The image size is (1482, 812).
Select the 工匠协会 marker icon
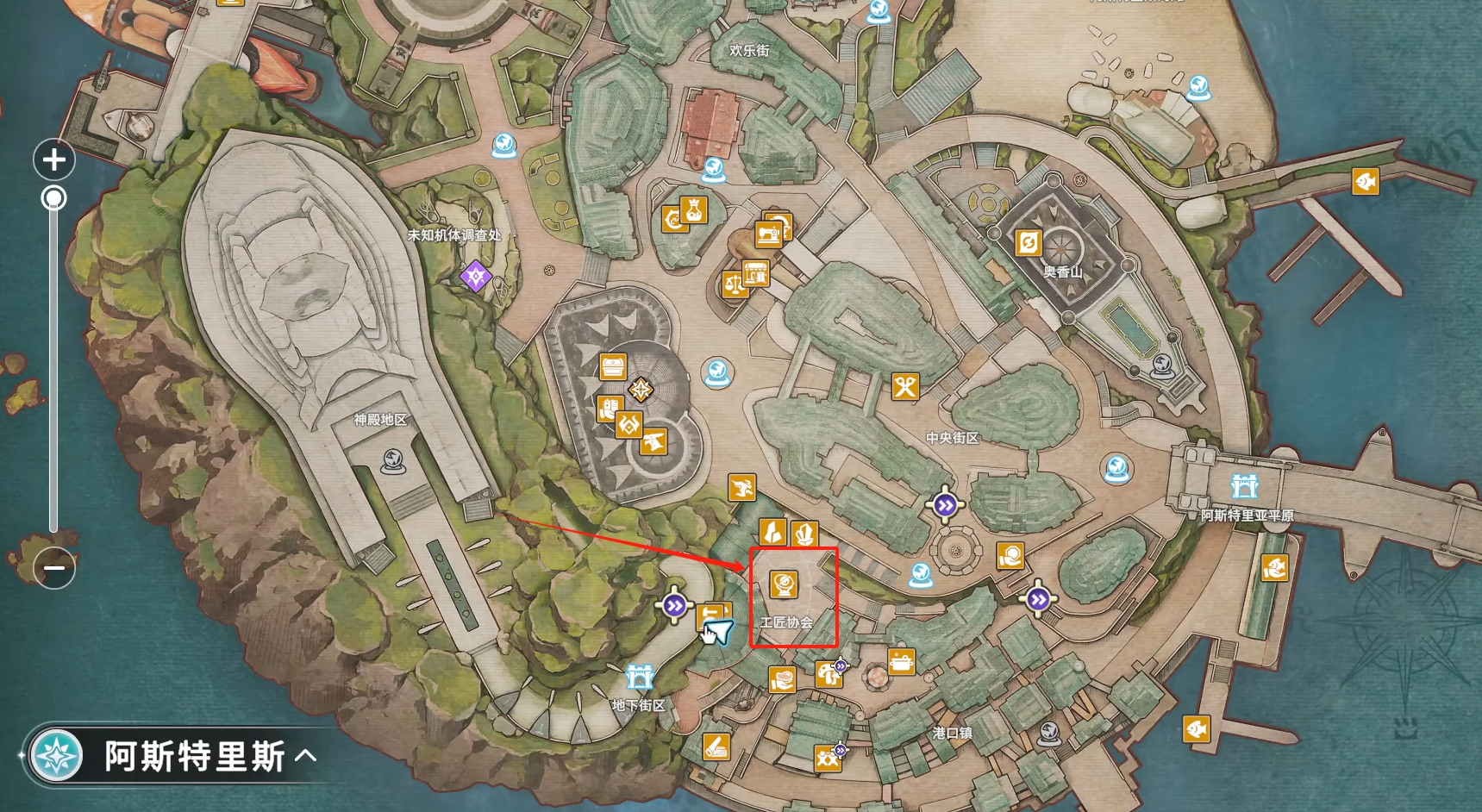tap(783, 584)
